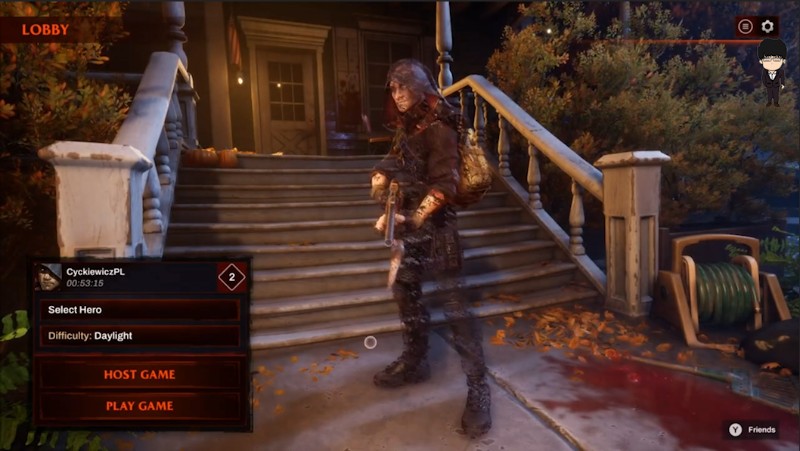
Task: Click the suited avatar with glasses
Action: pos(771,70)
